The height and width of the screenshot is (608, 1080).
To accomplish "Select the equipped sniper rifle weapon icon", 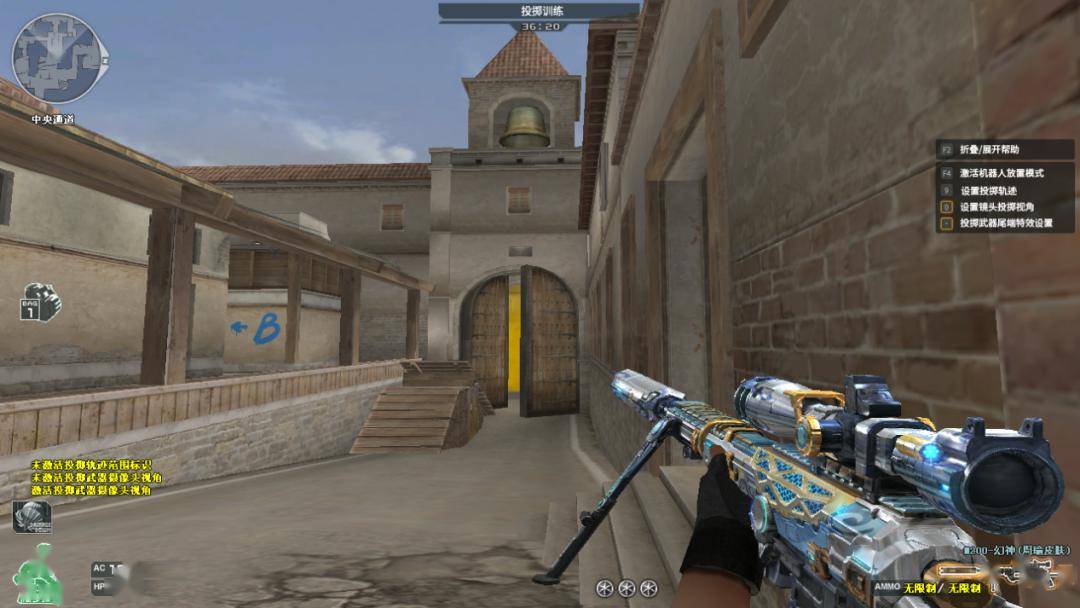I will click(1030, 573).
